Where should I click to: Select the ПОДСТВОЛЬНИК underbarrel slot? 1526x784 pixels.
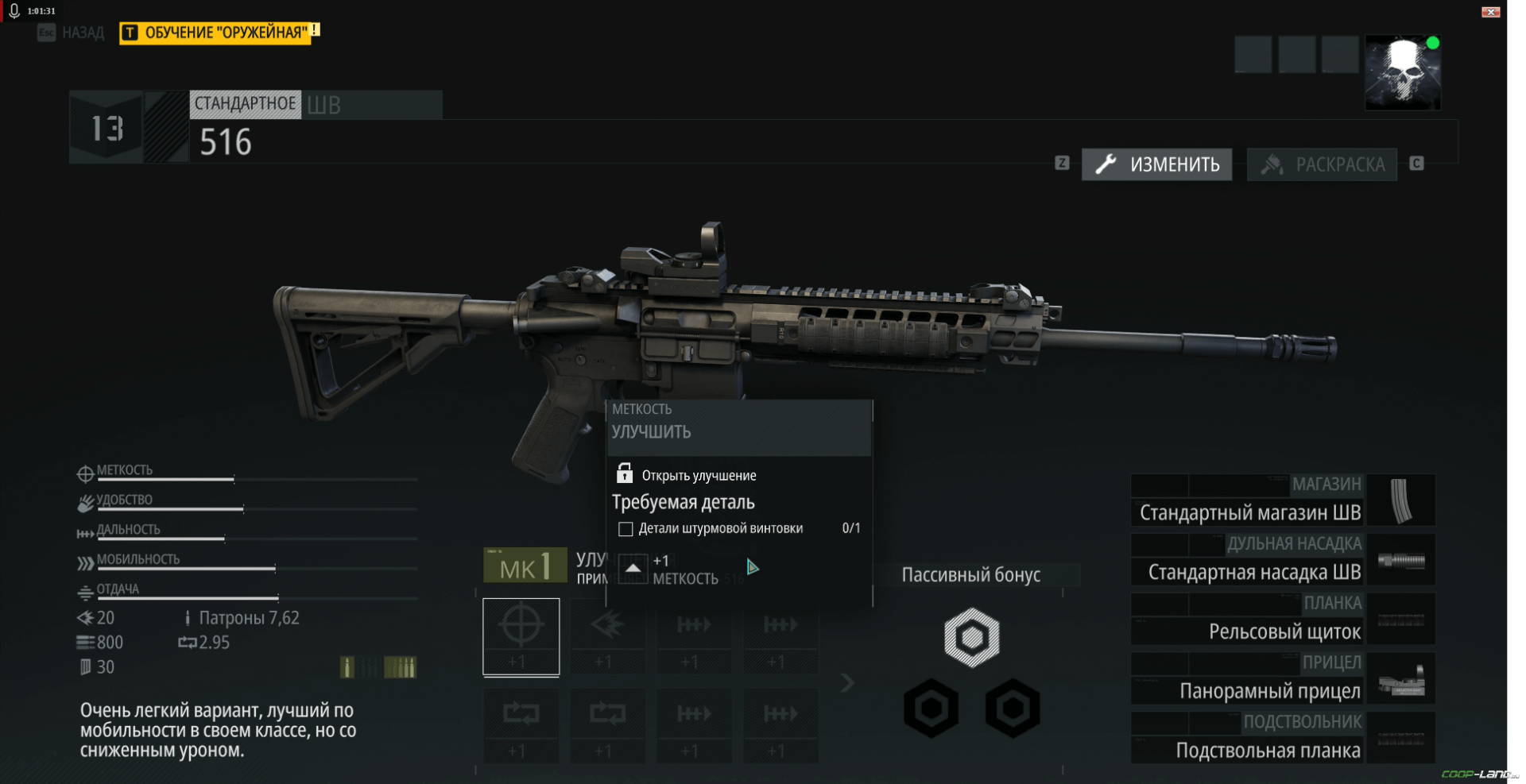tap(1283, 739)
